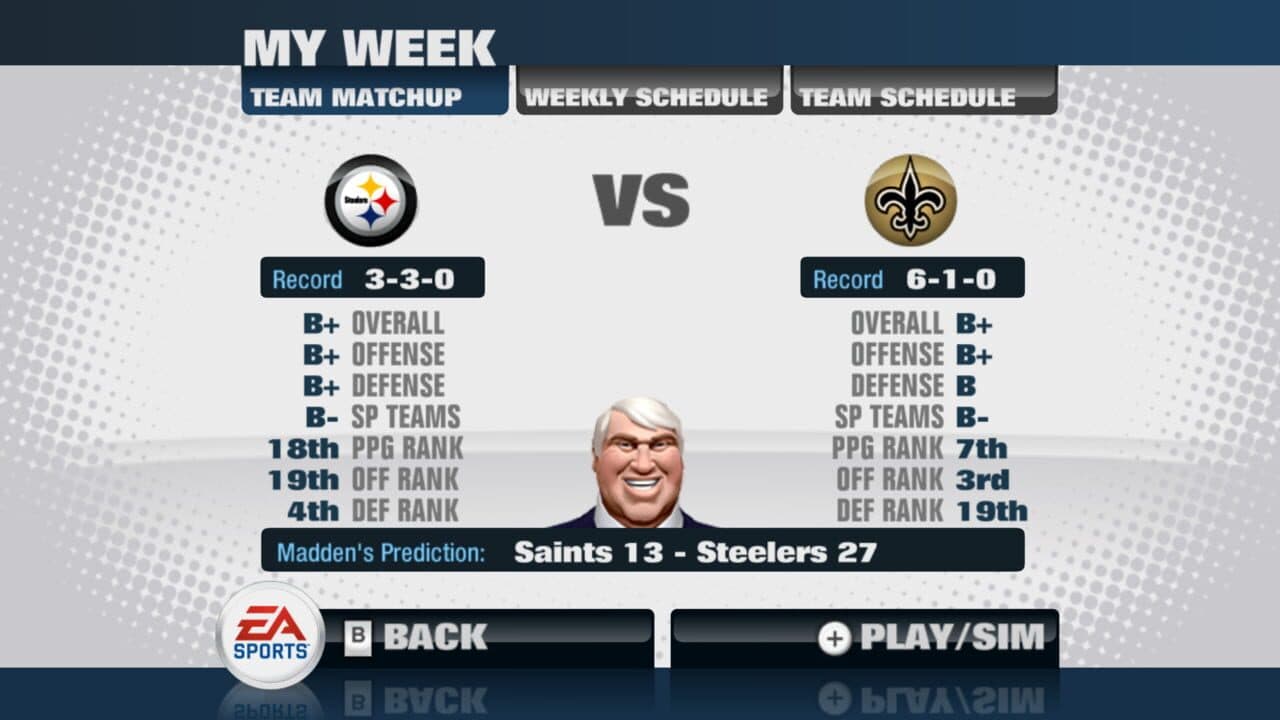Switch to the Weekly Schedule tab
Image resolution: width=1280 pixels, height=720 pixels.
tap(648, 94)
